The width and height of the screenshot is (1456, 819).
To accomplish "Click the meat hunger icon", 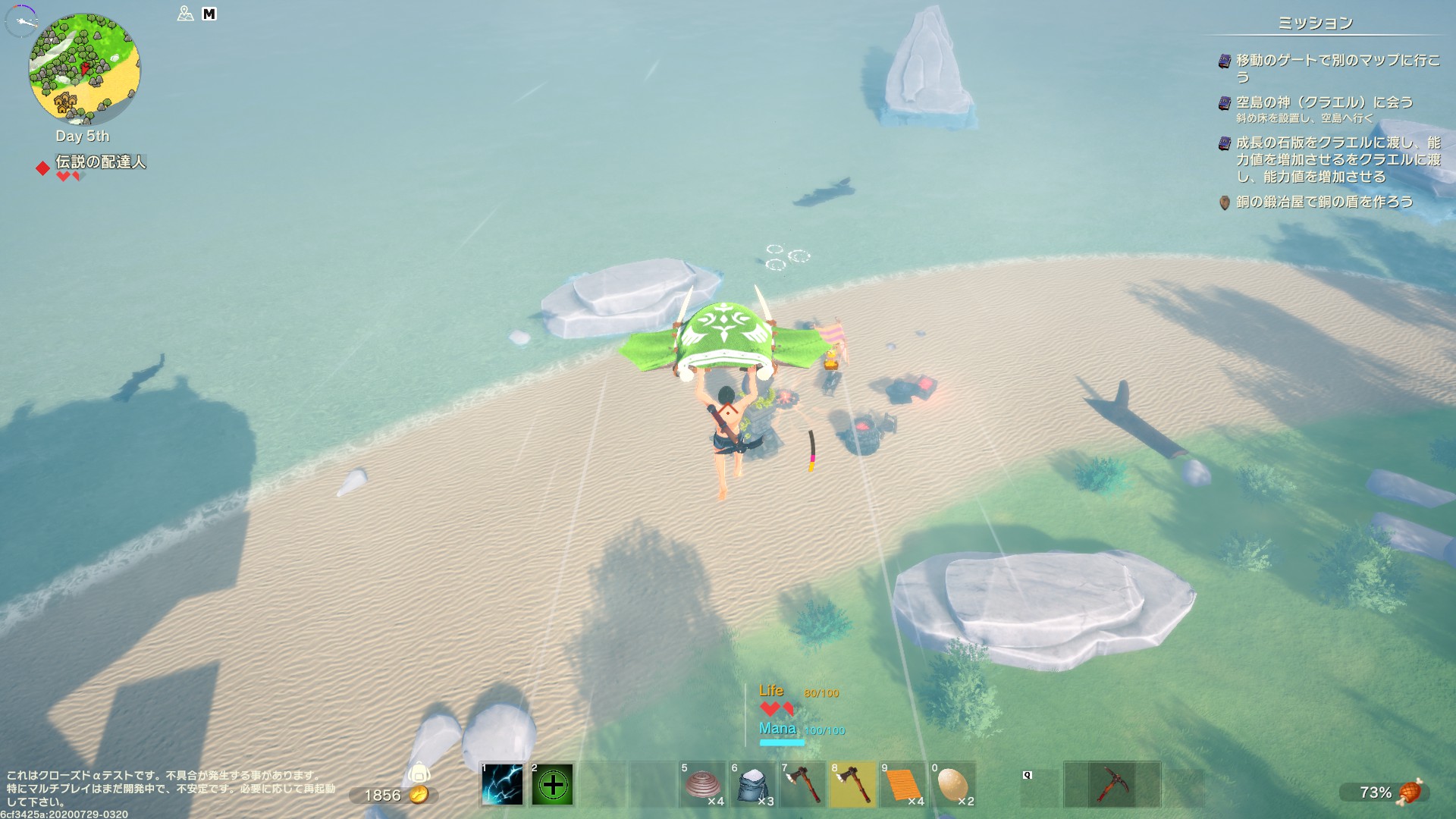I will coord(1410,792).
